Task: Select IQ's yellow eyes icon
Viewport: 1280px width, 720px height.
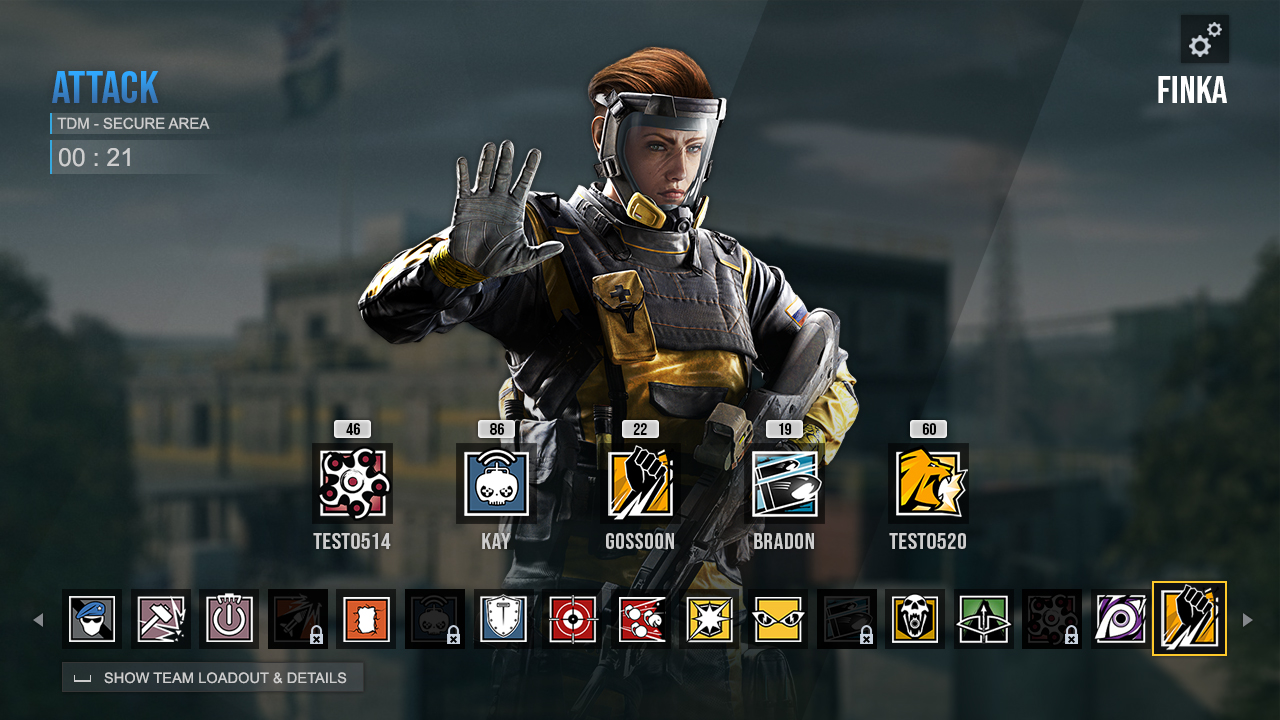Action: [x=778, y=619]
